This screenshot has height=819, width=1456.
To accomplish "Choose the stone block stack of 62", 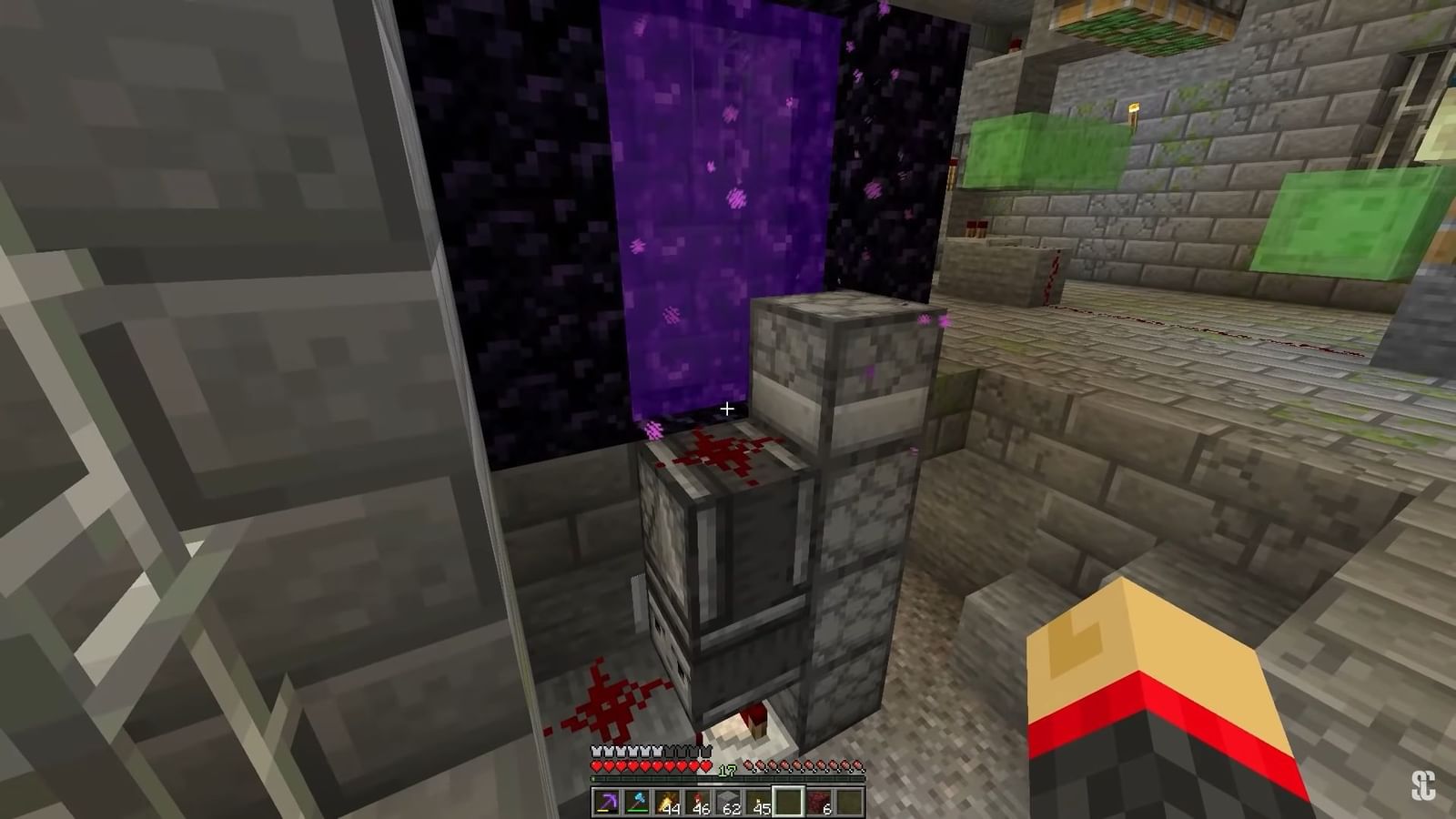I will click(x=730, y=801).
